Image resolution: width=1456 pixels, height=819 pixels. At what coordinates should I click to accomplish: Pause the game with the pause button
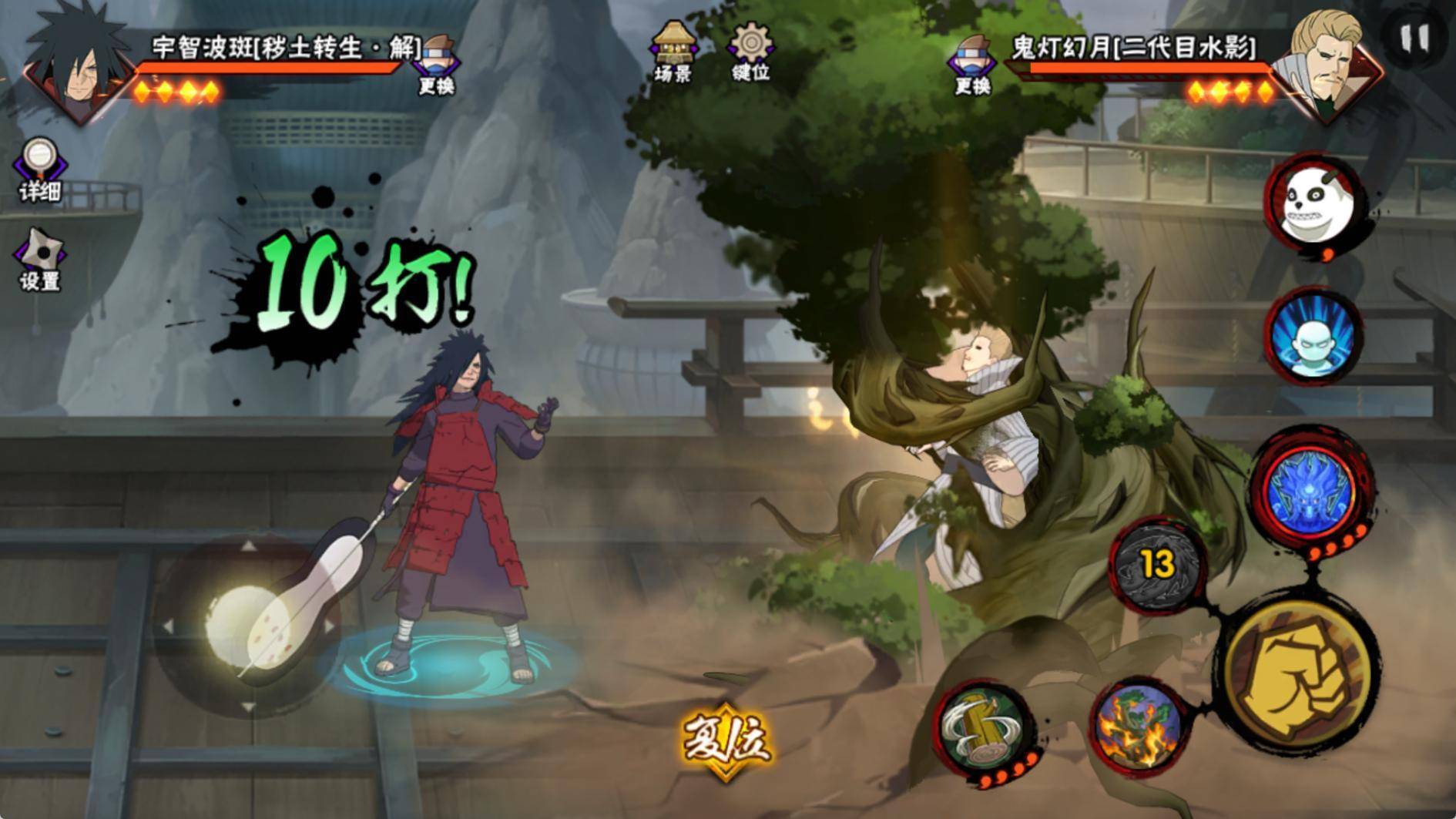pos(1414,38)
